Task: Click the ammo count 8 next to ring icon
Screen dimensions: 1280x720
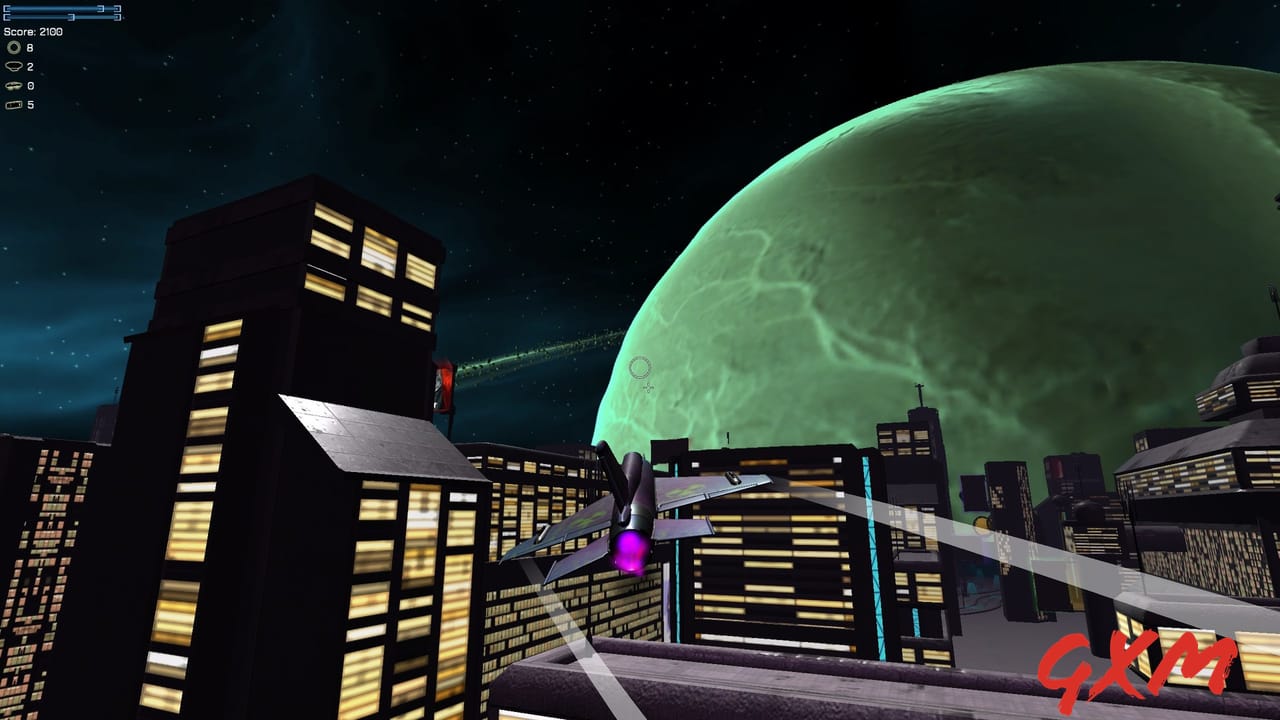Action: 28,47
